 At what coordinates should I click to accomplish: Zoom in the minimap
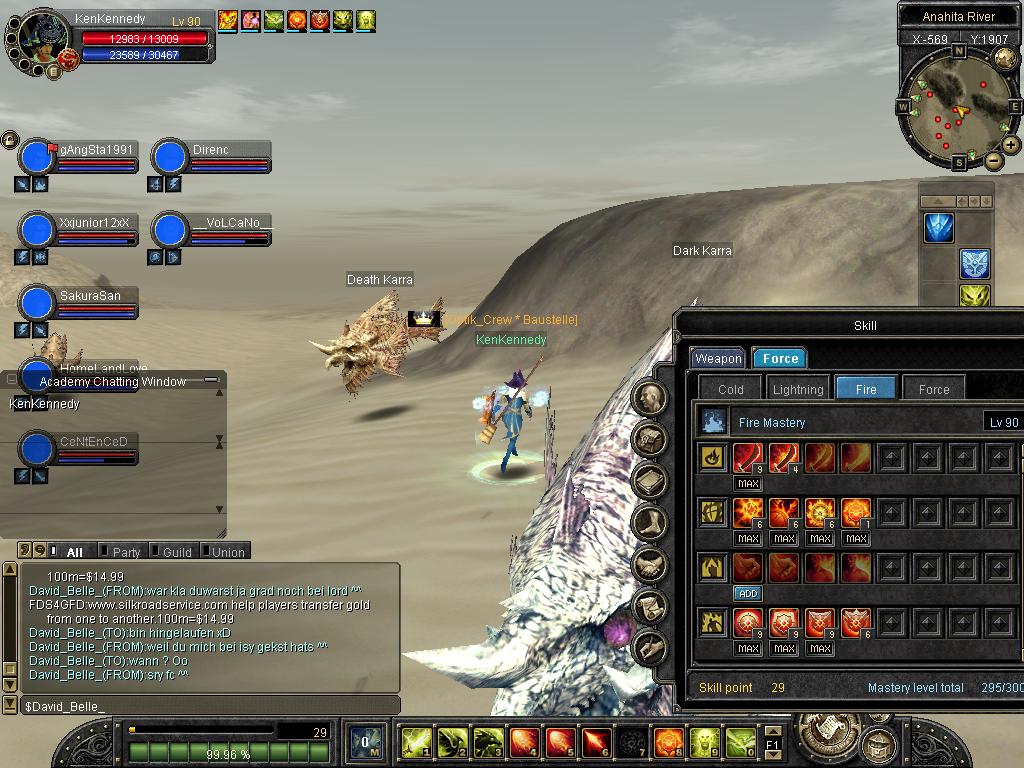1011,145
